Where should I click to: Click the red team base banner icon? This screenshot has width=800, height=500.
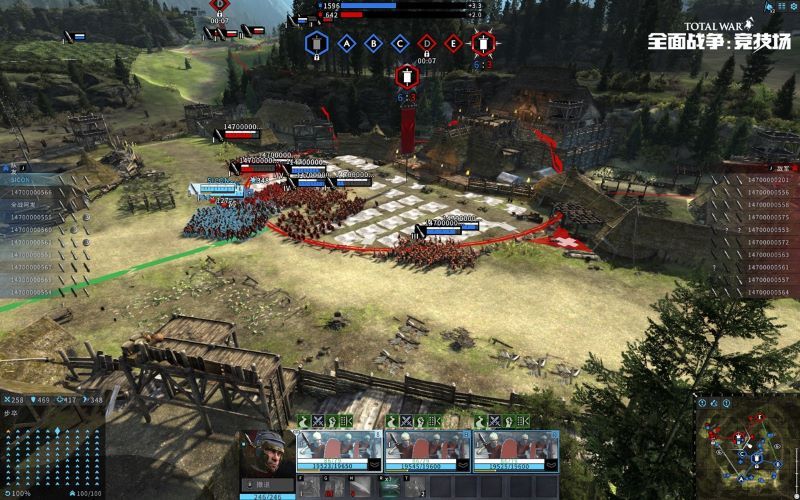click(x=484, y=43)
